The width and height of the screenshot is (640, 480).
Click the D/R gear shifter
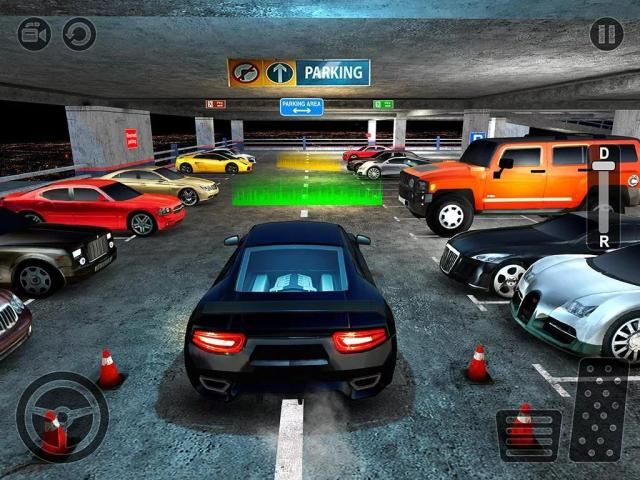tap(603, 197)
